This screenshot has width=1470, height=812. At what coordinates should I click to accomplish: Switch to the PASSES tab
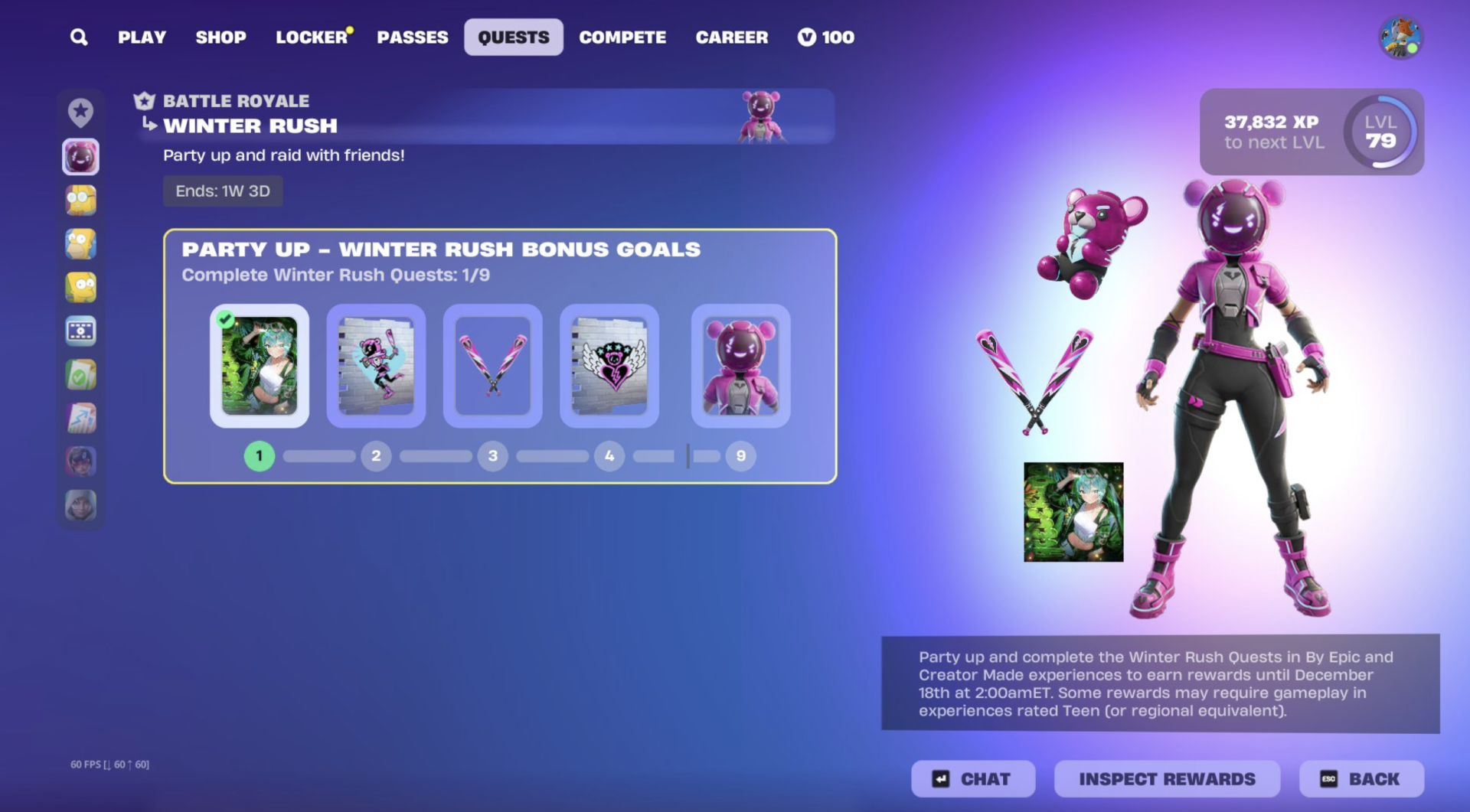pyautogui.click(x=413, y=37)
